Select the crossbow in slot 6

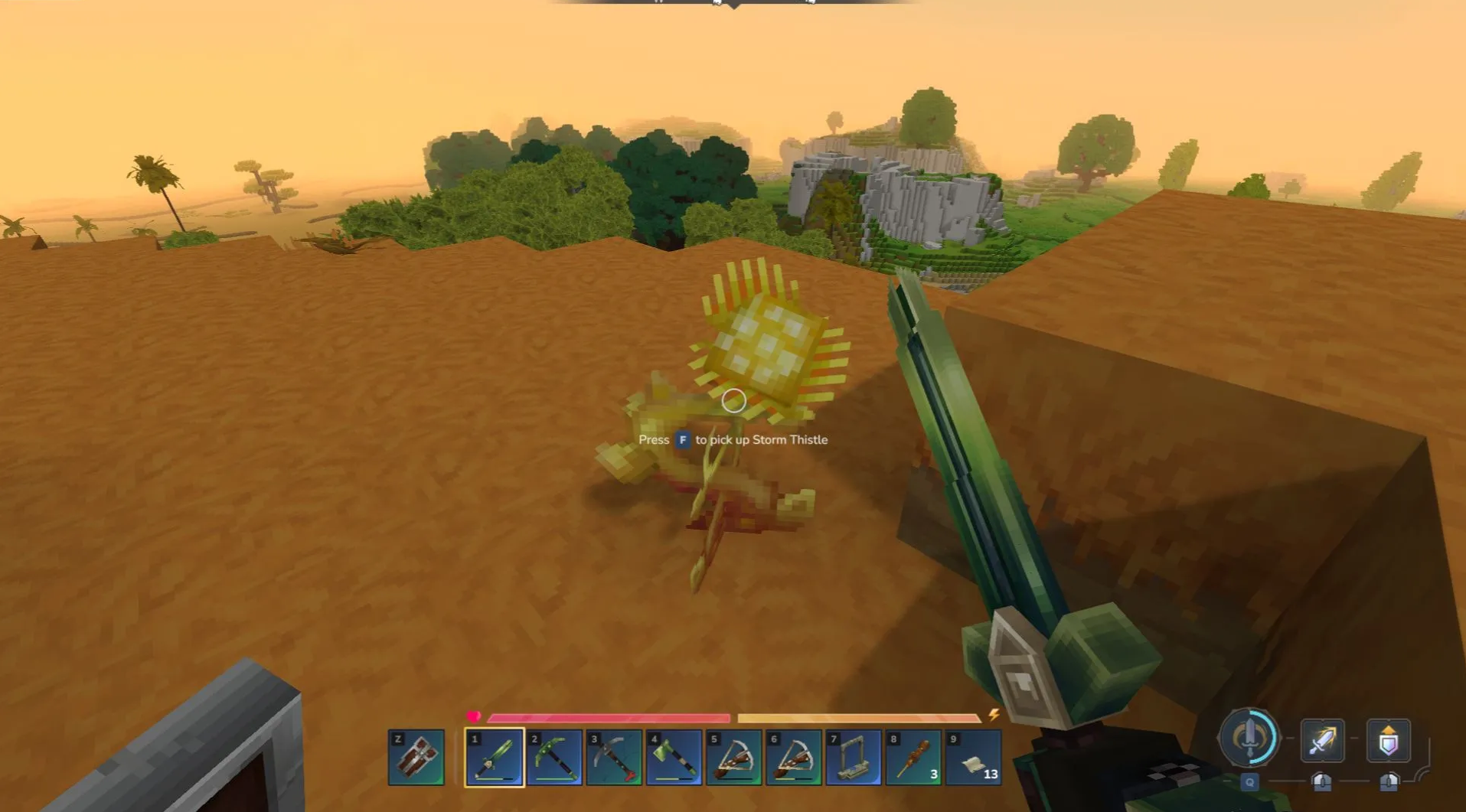pos(793,757)
